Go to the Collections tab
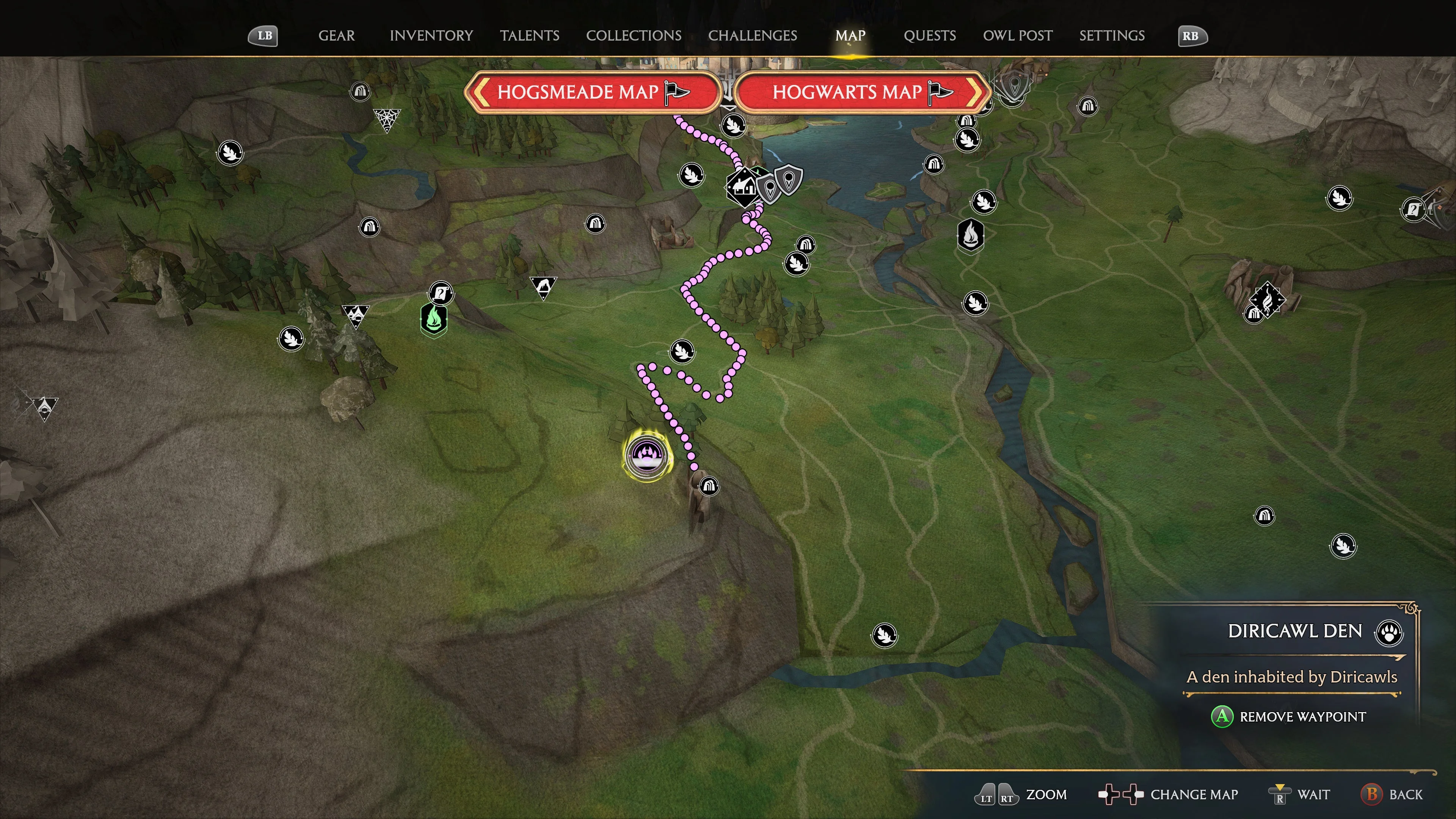The width and height of the screenshot is (1456, 819). [633, 36]
